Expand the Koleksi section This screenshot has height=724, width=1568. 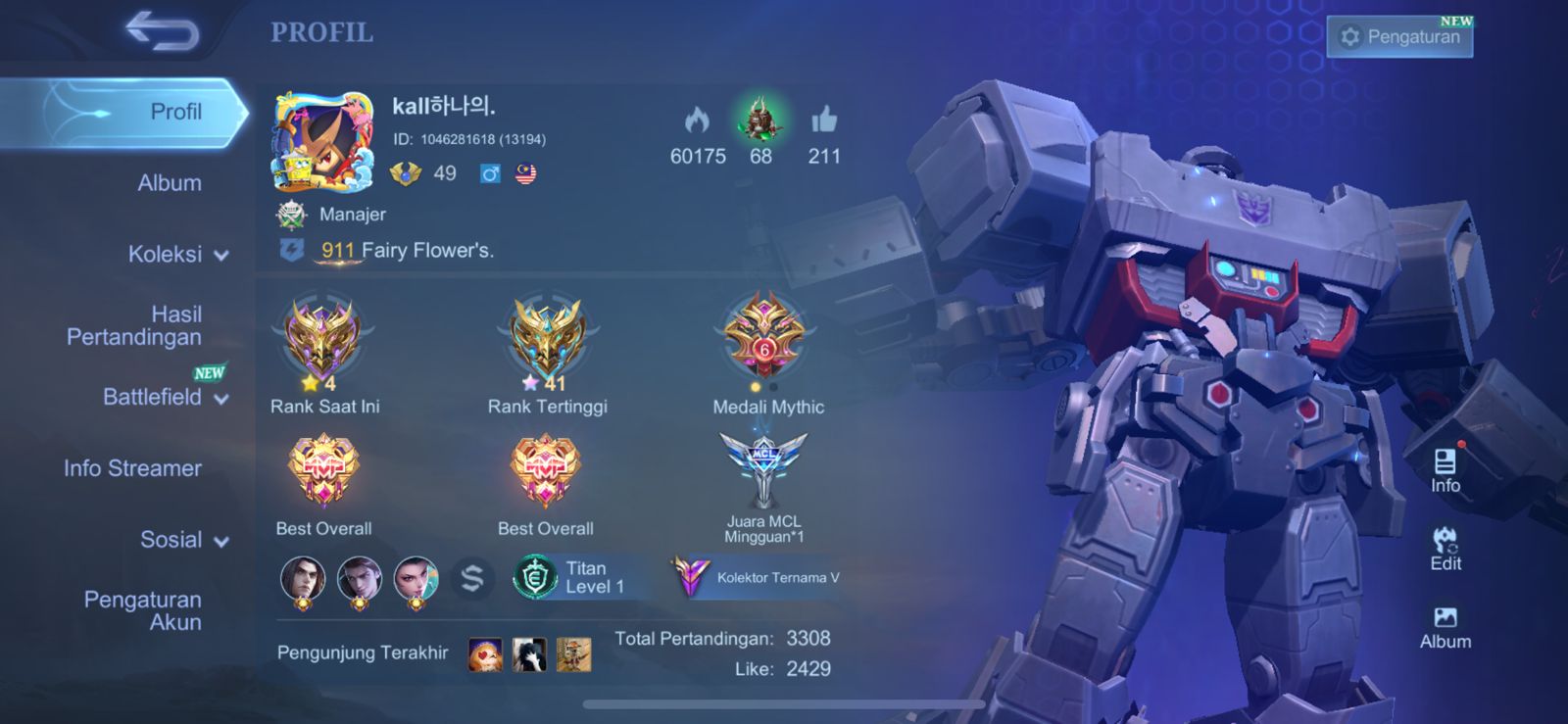(x=177, y=255)
